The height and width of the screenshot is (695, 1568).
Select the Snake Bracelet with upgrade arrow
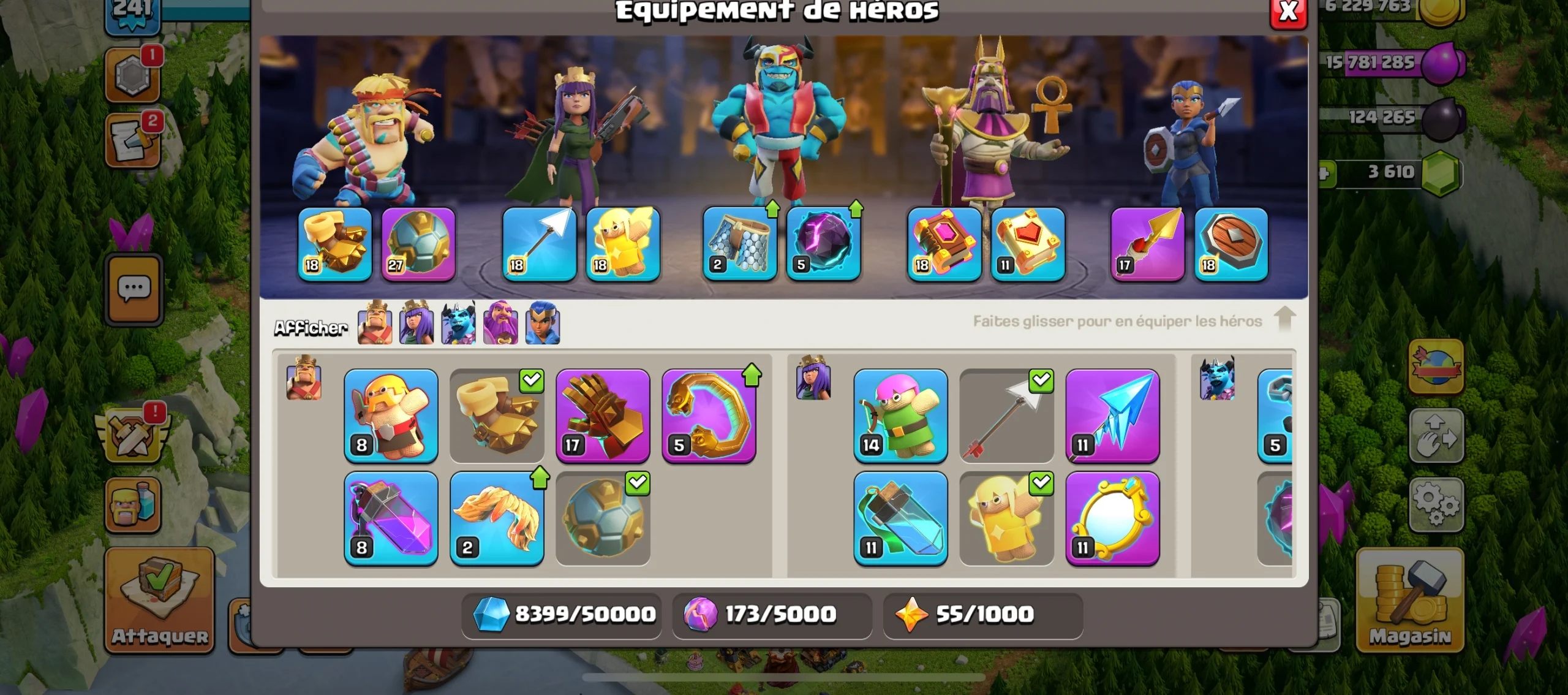(710, 417)
